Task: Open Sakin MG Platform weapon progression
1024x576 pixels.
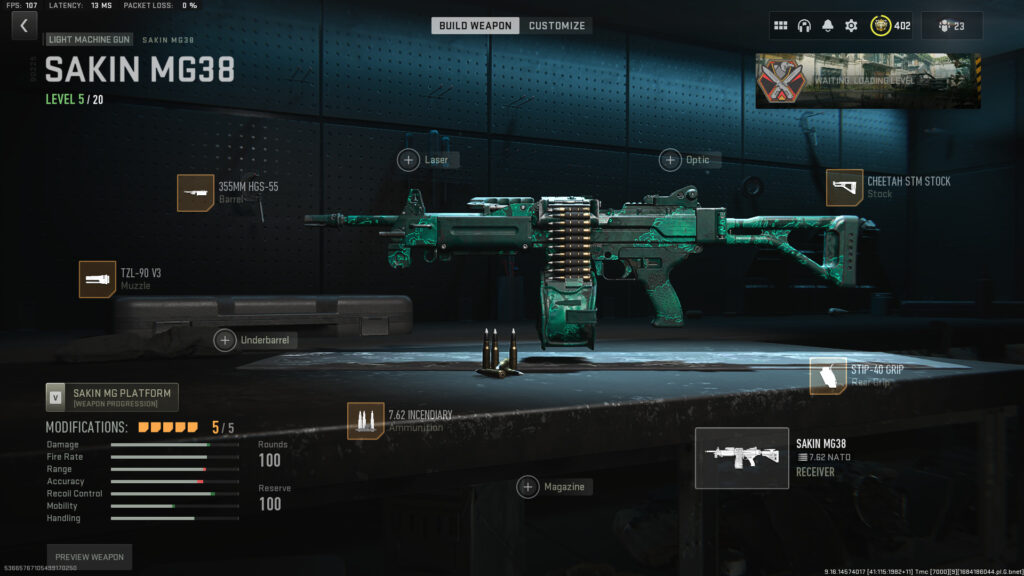Action: pyautogui.click(x=112, y=397)
